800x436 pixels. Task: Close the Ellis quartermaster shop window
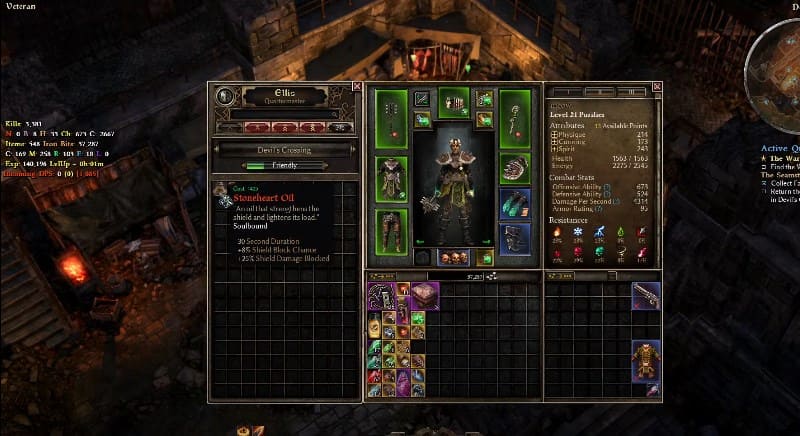[357, 87]
